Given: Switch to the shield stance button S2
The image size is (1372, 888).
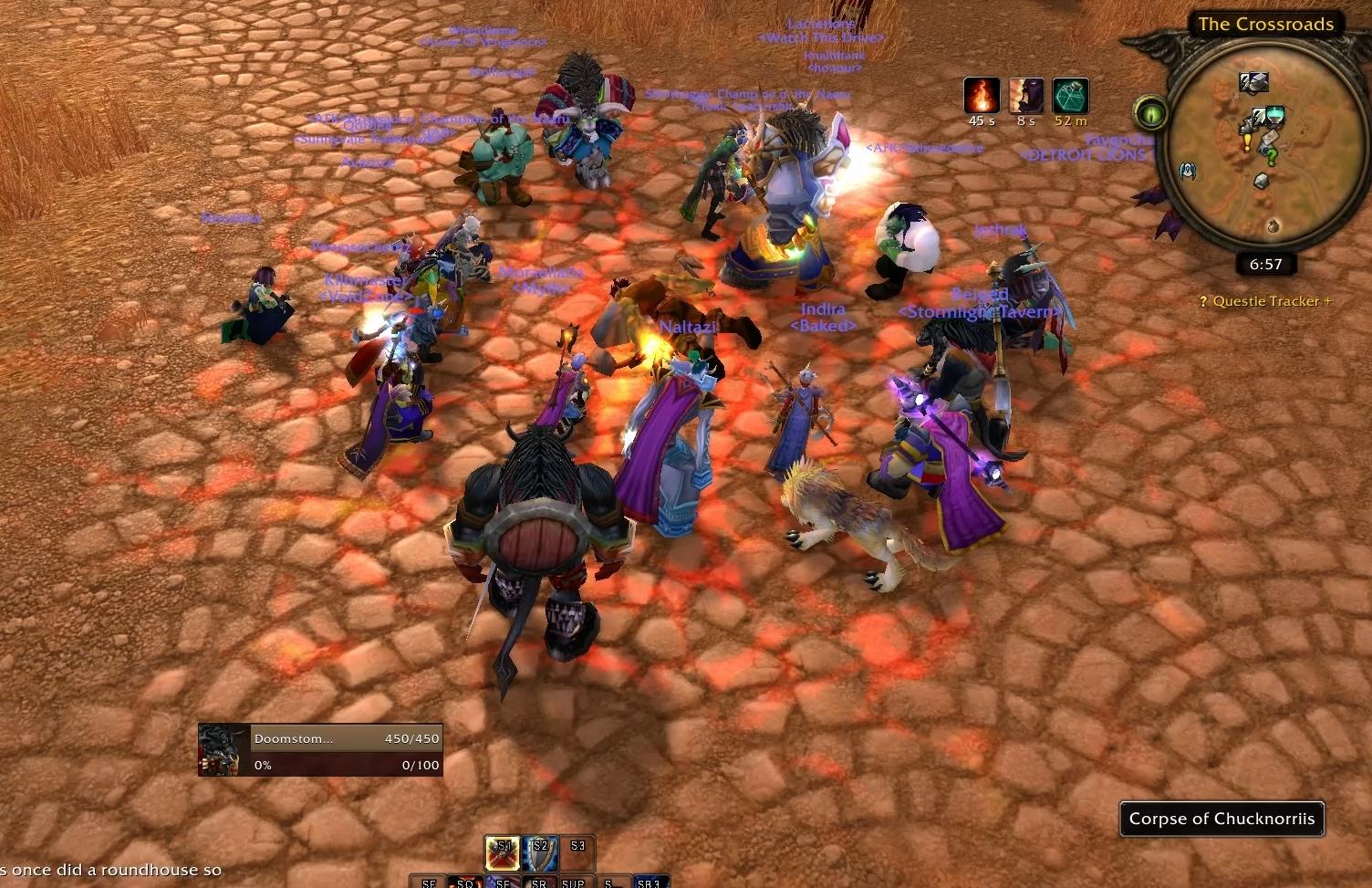Looking at the screenshot, I should click(x=540, y=853).
